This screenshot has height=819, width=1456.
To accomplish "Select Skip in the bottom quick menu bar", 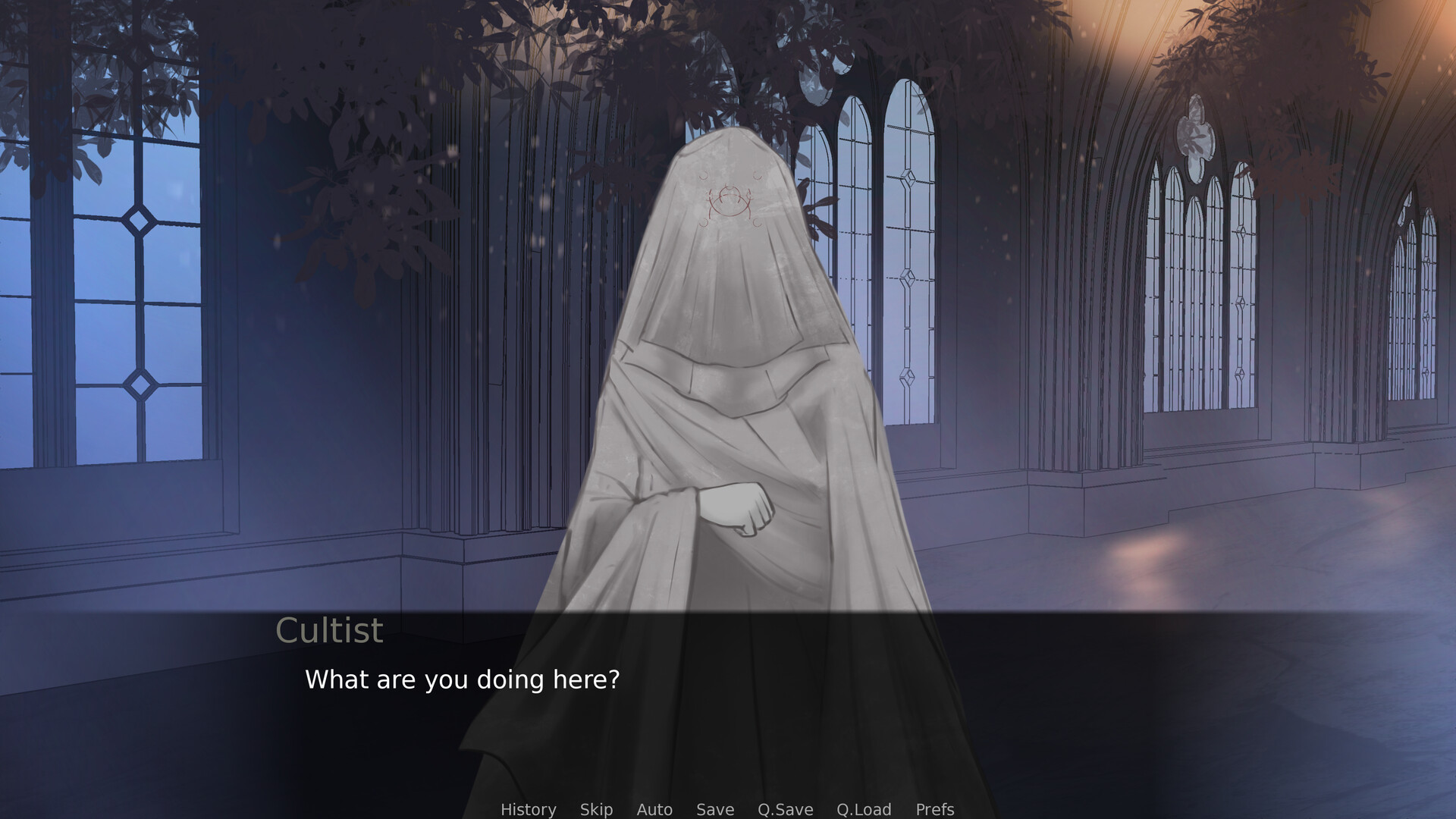I will pyautogui.click(x=596, y=809).
